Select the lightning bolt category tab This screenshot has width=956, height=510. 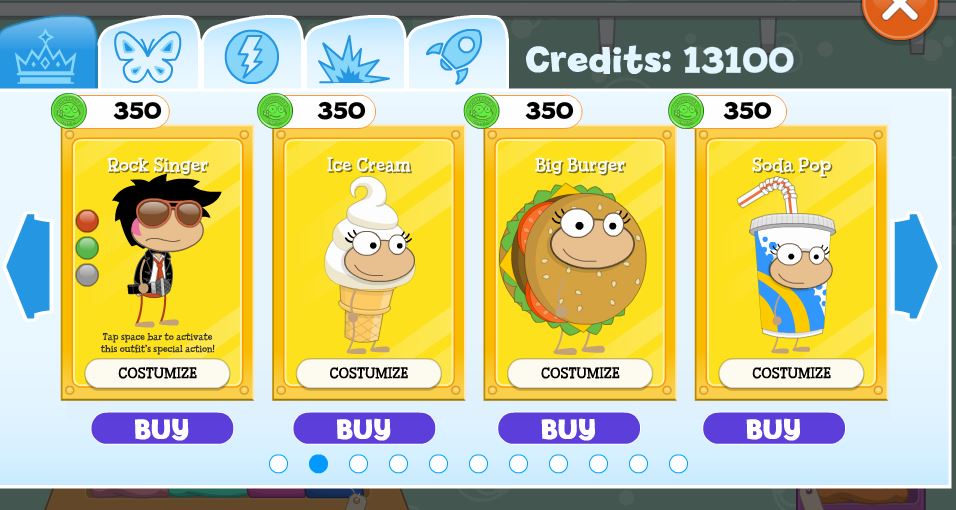(x=252, y=56)
